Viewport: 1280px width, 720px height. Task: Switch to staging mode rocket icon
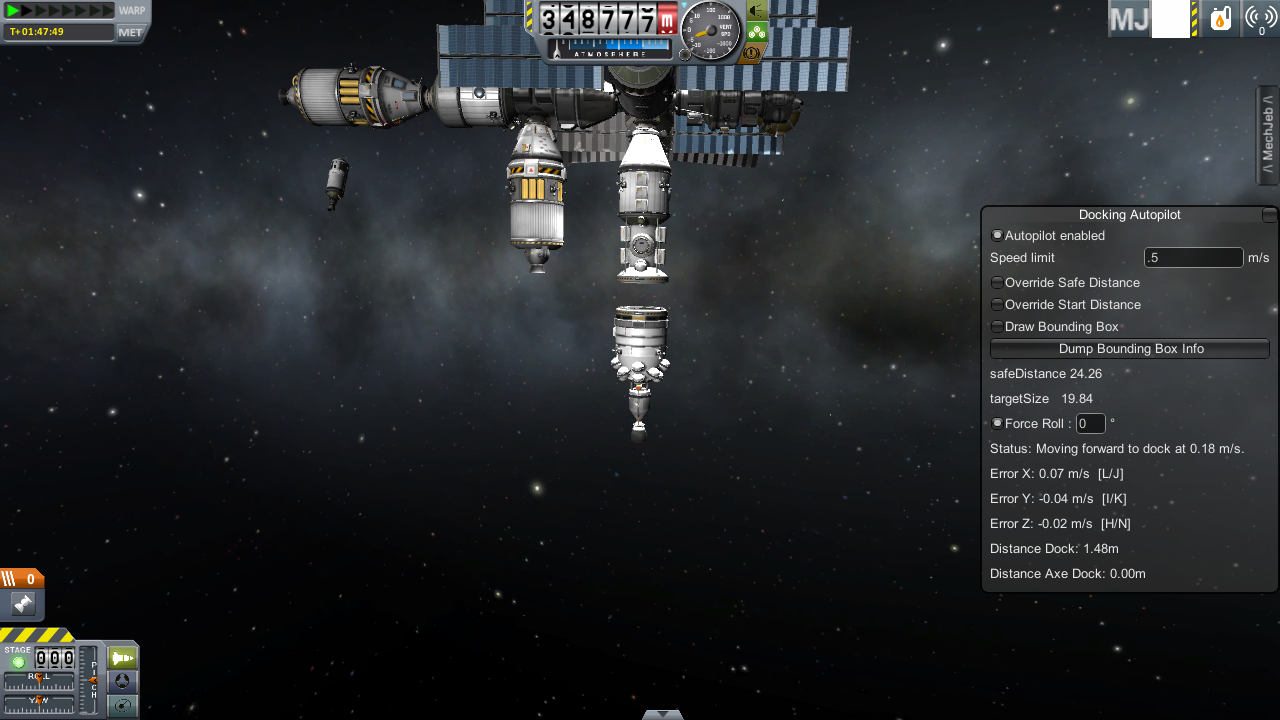[122, 658]
